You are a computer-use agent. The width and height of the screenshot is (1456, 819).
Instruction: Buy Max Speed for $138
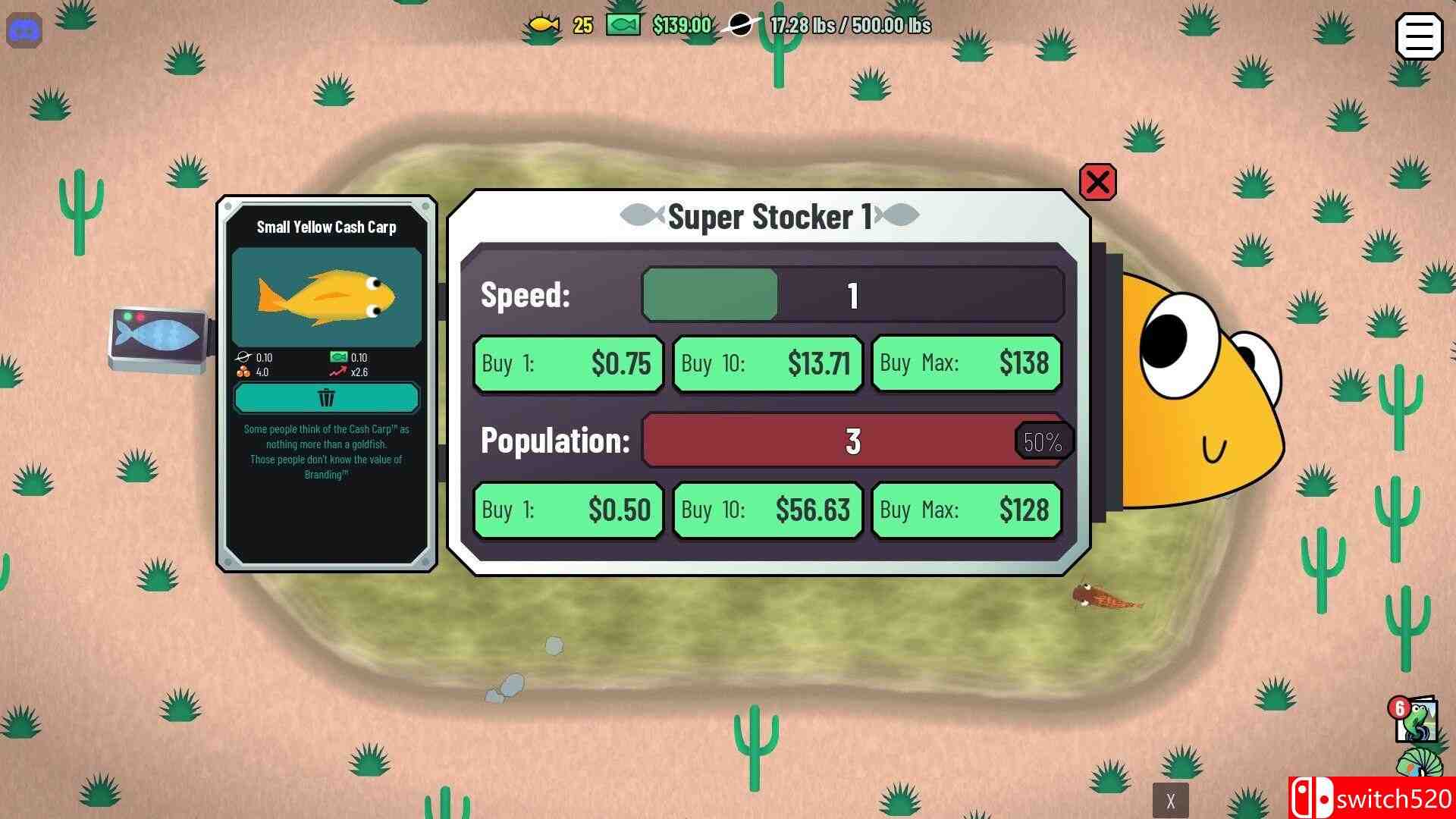[x=966, y=364]
